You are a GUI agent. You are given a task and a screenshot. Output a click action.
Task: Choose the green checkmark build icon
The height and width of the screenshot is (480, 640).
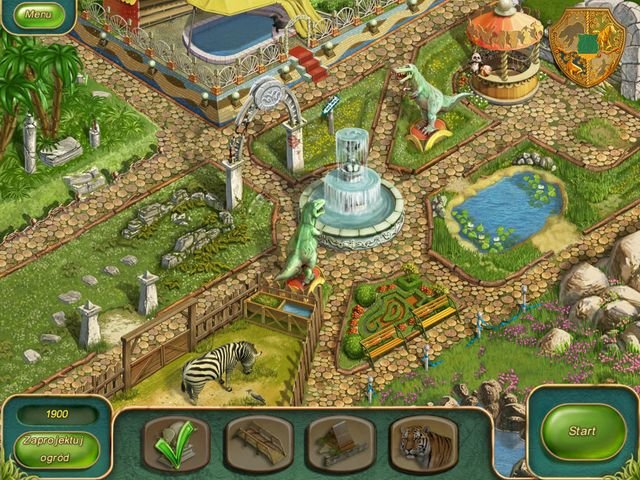(x=177, y=443)
